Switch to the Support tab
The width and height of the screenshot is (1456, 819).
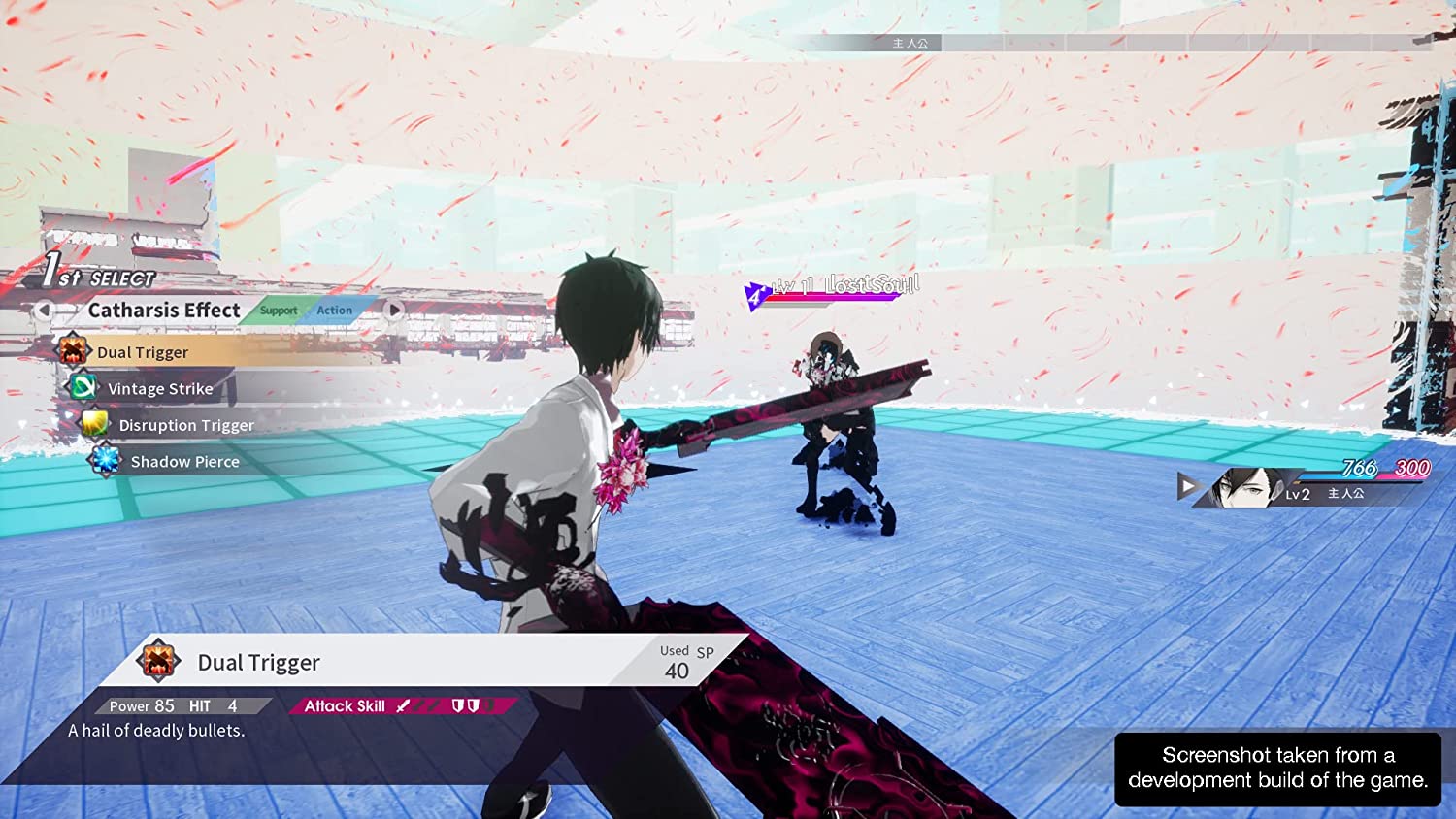click(x=278, y=311)
